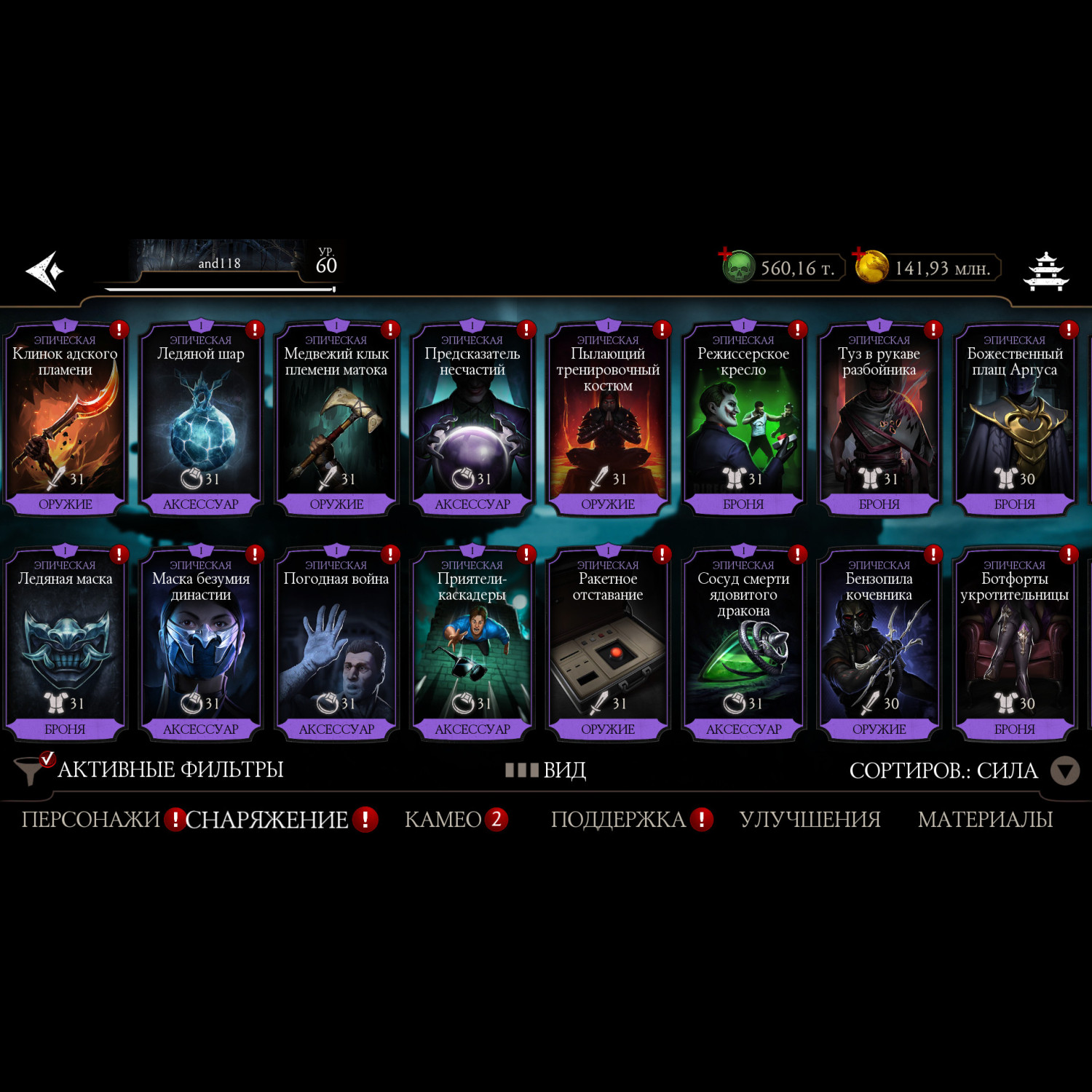Switch to the Камео tab
1092x1092 pixels.
tap(443, 820)
